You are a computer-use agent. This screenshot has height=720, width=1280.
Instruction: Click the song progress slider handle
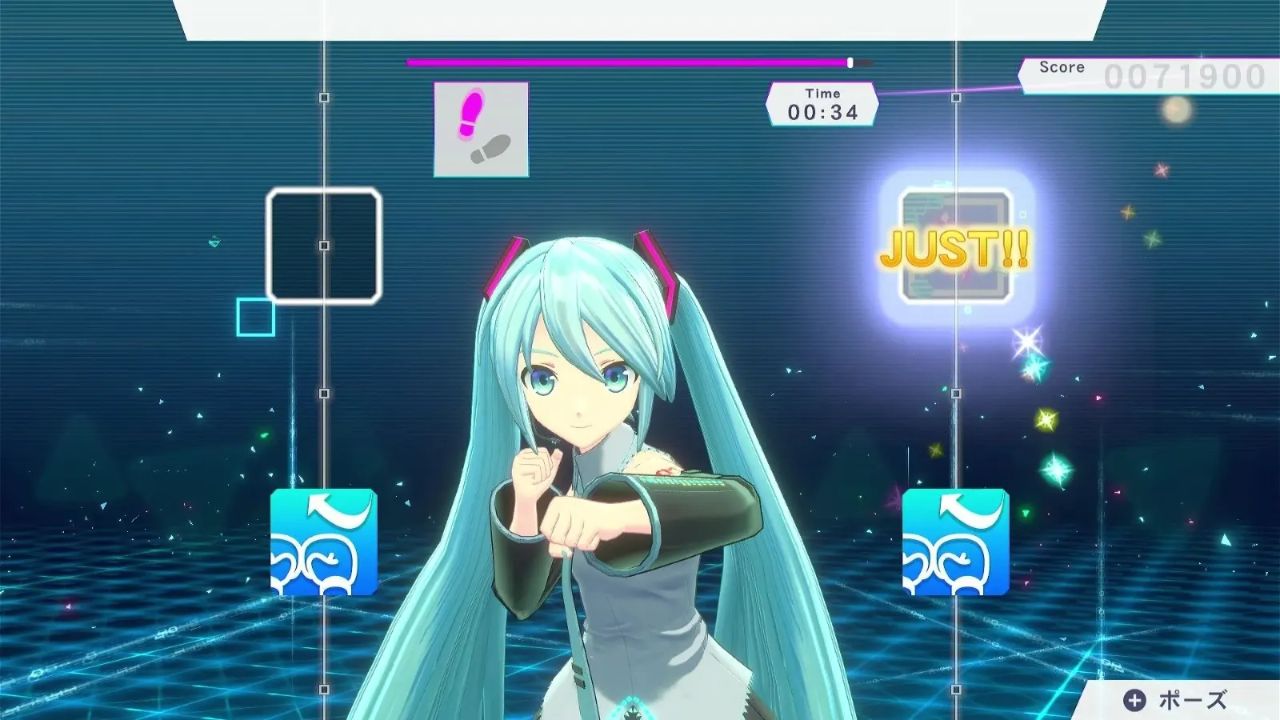[x=849, y=61]
